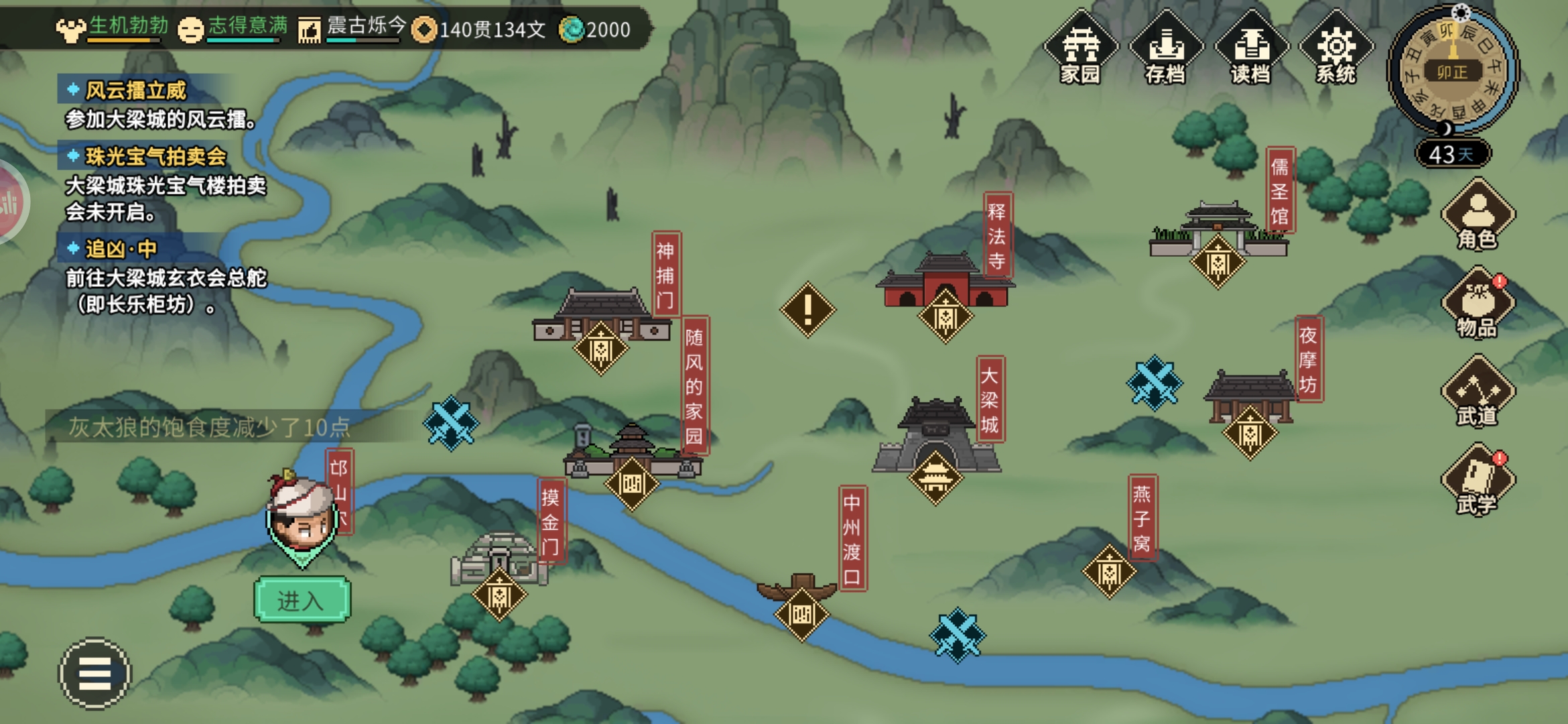Click the 存档 save game button
Image resolution: width=1568 pixels, height=724 pixels.
(1166, 48)
